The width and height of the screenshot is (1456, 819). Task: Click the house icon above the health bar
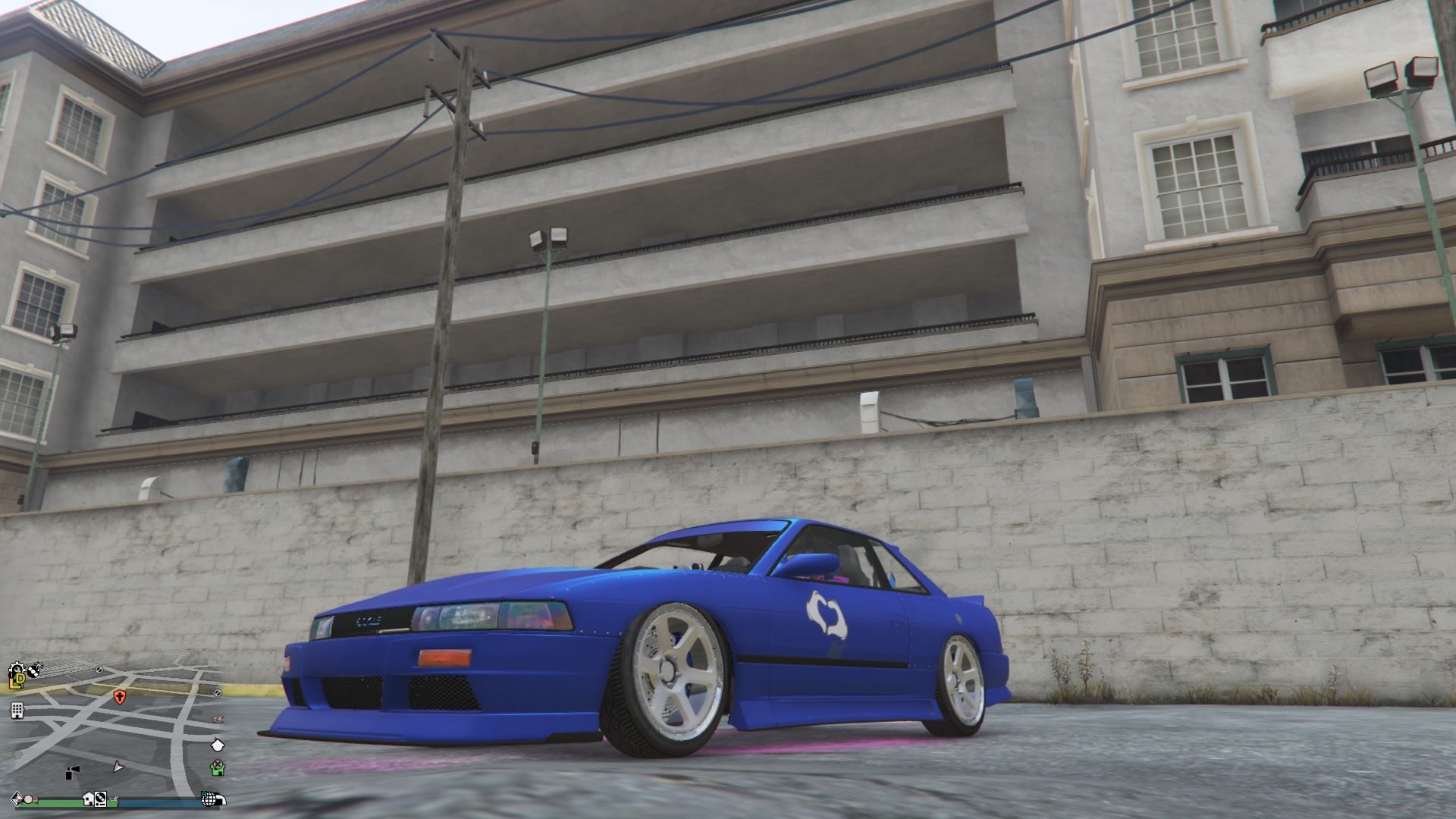(x=88, y=800)
